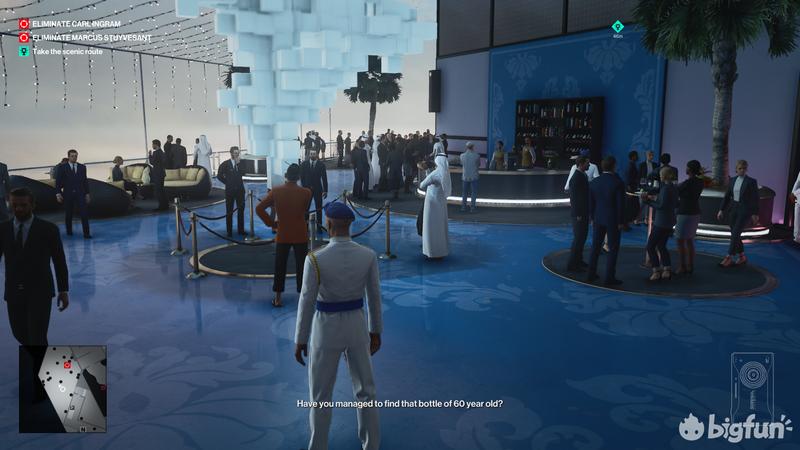The height and width of the screenshot is (450, 800).
Task: Click the bigfun watermark logo
Action: click(x=736, y=428)
